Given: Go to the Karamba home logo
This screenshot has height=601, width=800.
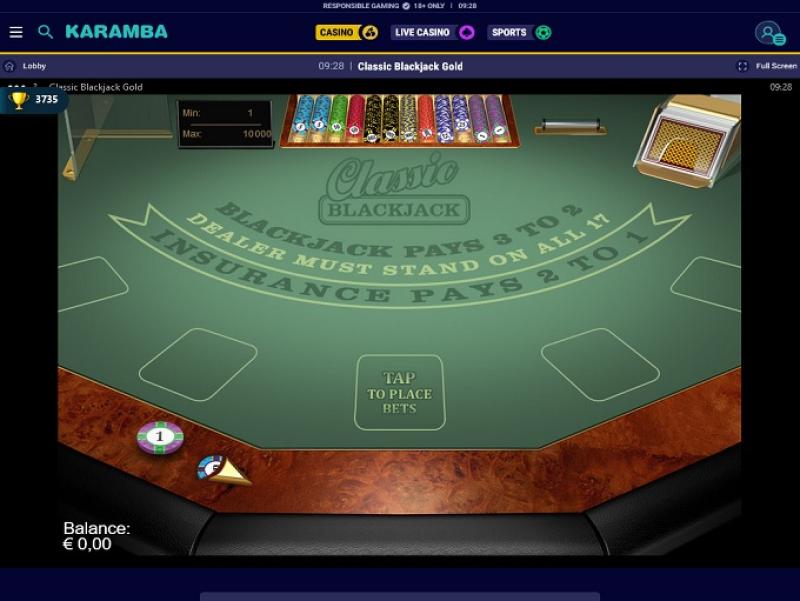Looking at the screenshot, I should (116, 32).
